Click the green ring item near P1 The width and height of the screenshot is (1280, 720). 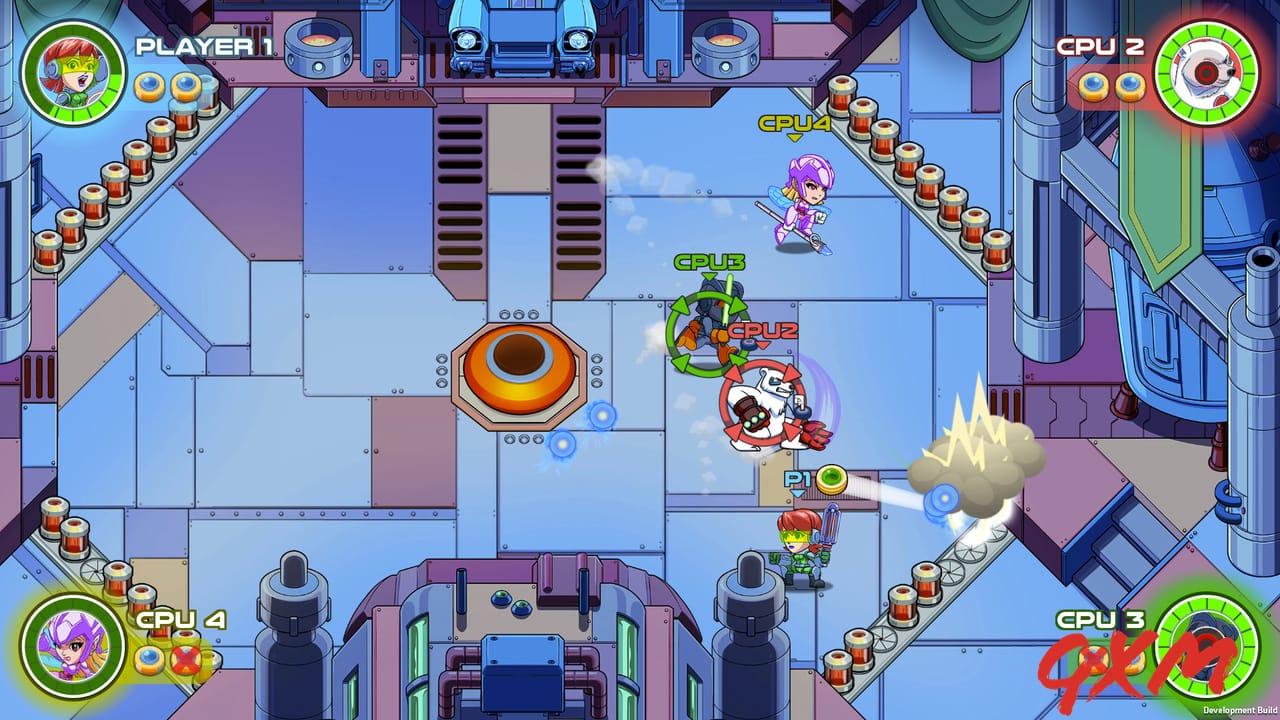830,480
